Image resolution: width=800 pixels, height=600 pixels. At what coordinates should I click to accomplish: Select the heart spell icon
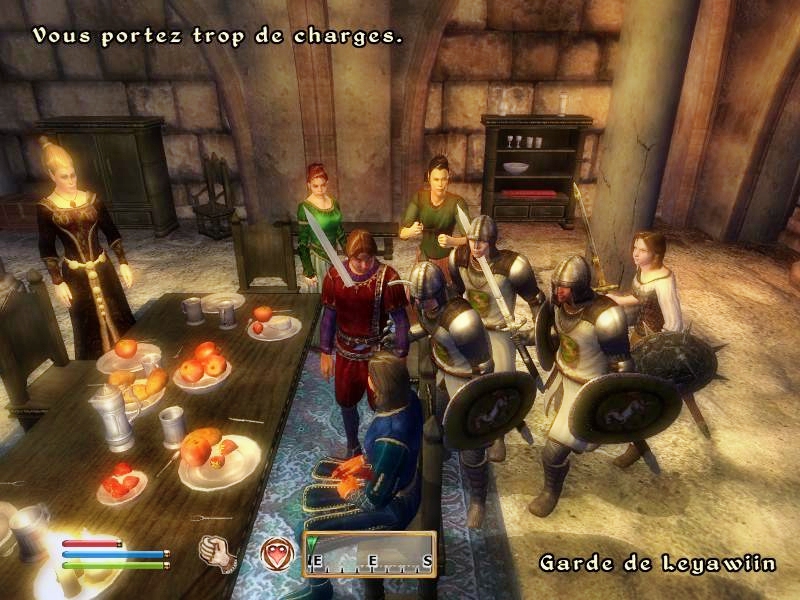tap(276, 552)
